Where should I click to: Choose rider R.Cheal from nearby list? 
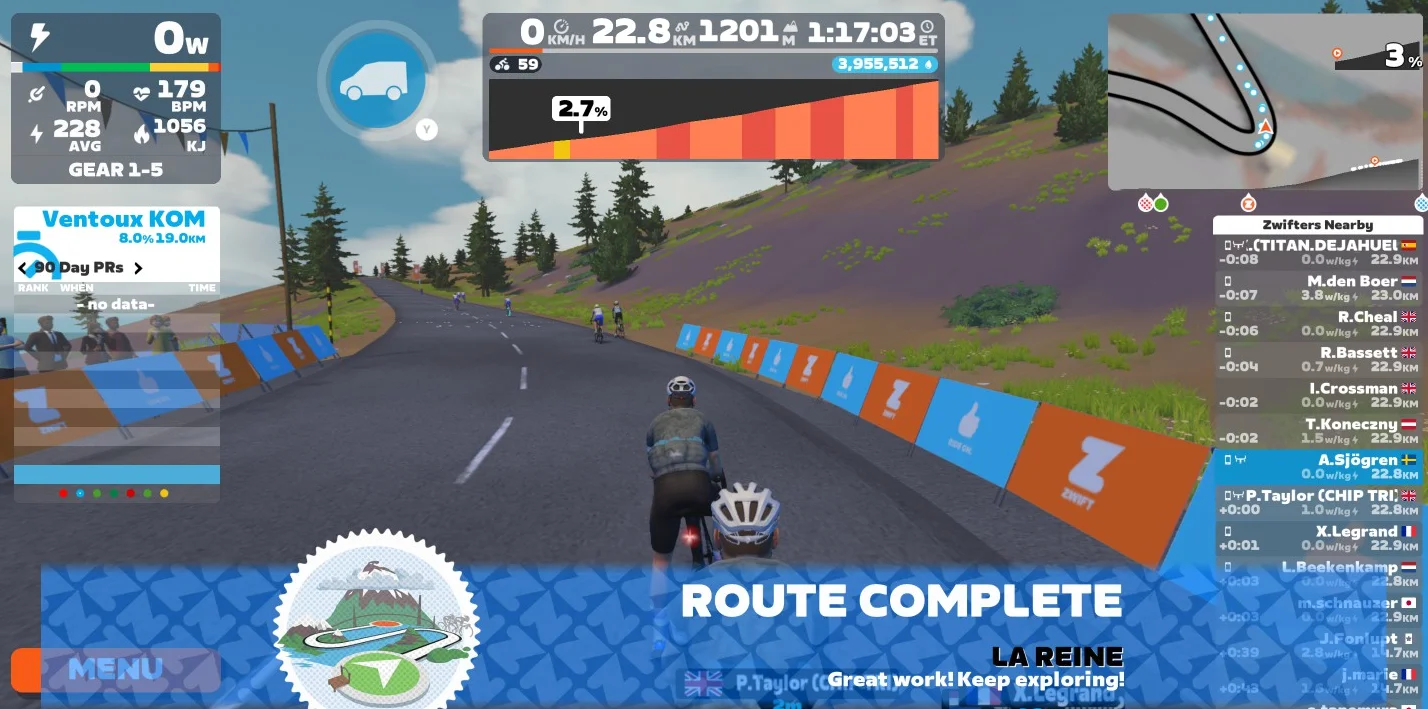[1318, 324]
